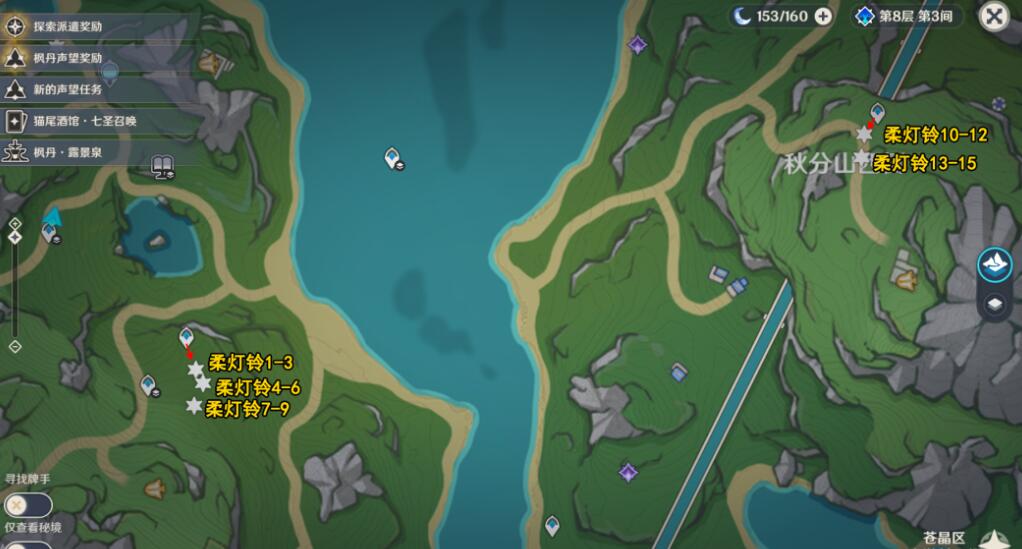This screenshot has height=549, width=1022.
Task: Open the book-shaped map marker
Action: coord(162,165)
